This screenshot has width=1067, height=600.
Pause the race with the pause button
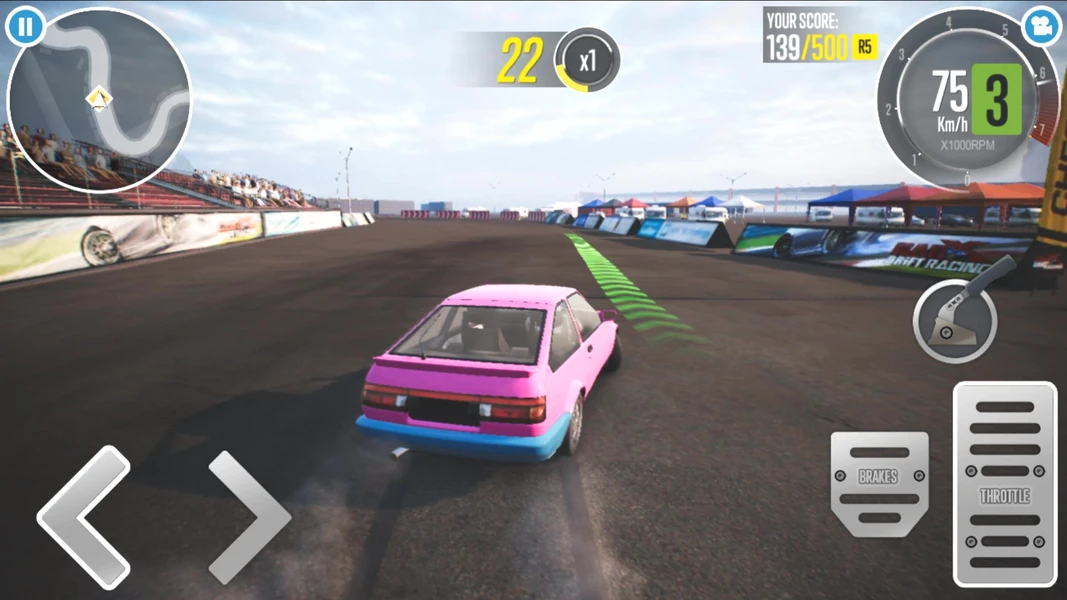pos(24,27)
